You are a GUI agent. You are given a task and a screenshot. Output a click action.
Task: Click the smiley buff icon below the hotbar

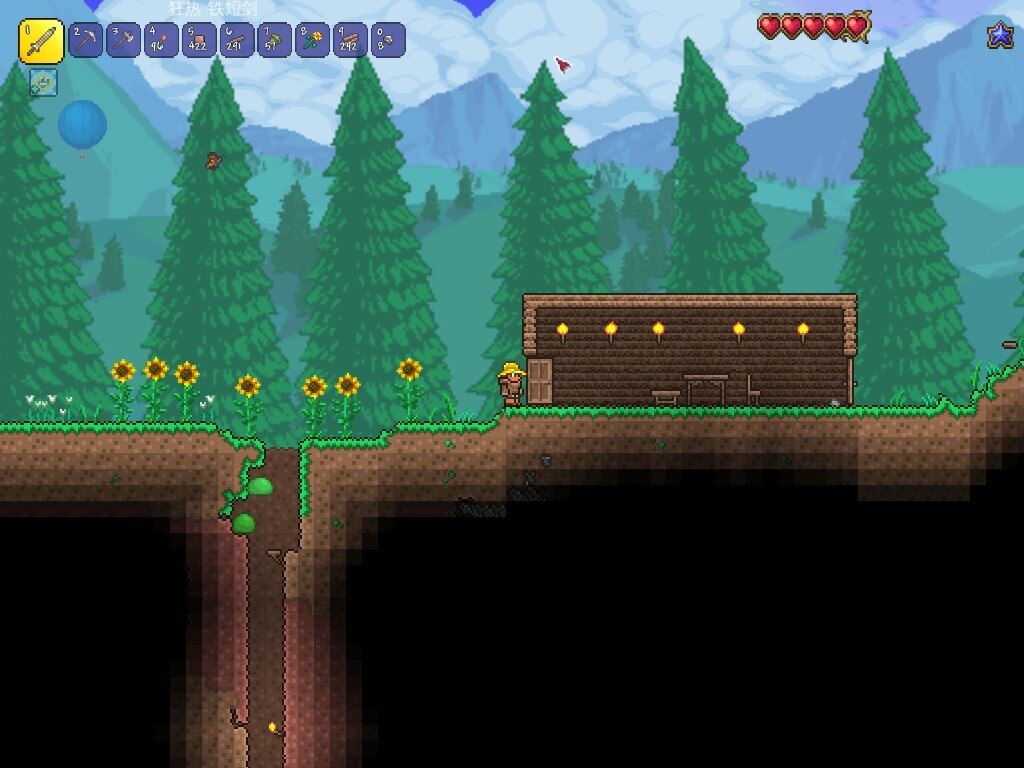coord(43,82)
